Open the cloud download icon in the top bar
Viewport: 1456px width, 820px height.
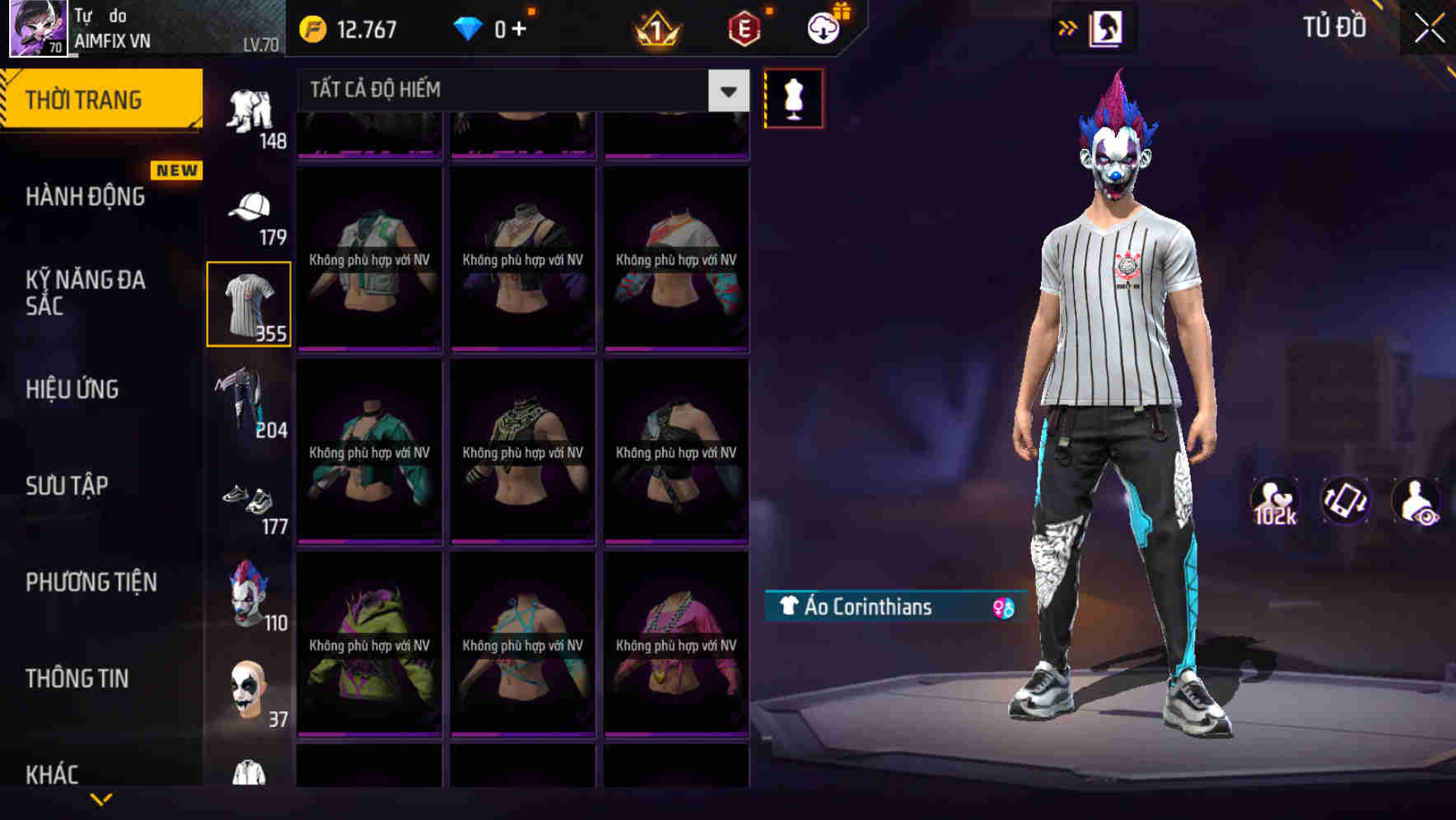pos(822,27)
